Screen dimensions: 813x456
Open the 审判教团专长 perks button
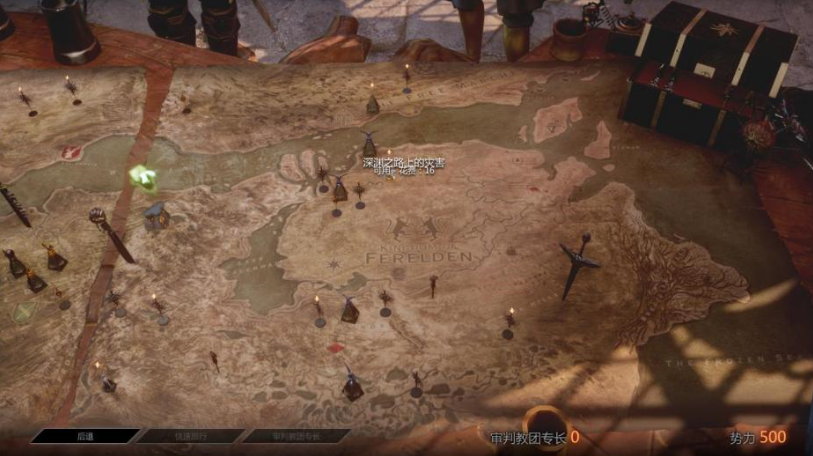coord(296,436)
